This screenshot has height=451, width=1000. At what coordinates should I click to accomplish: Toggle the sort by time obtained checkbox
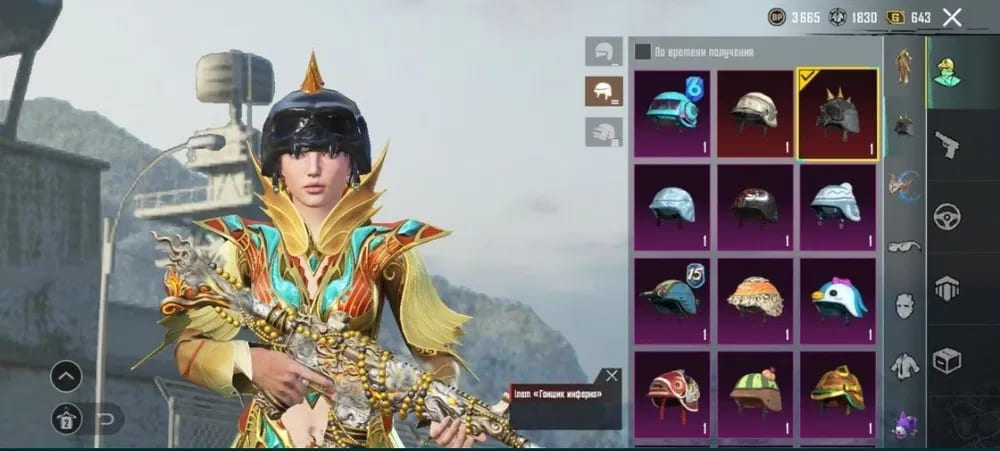click(642, 51)
